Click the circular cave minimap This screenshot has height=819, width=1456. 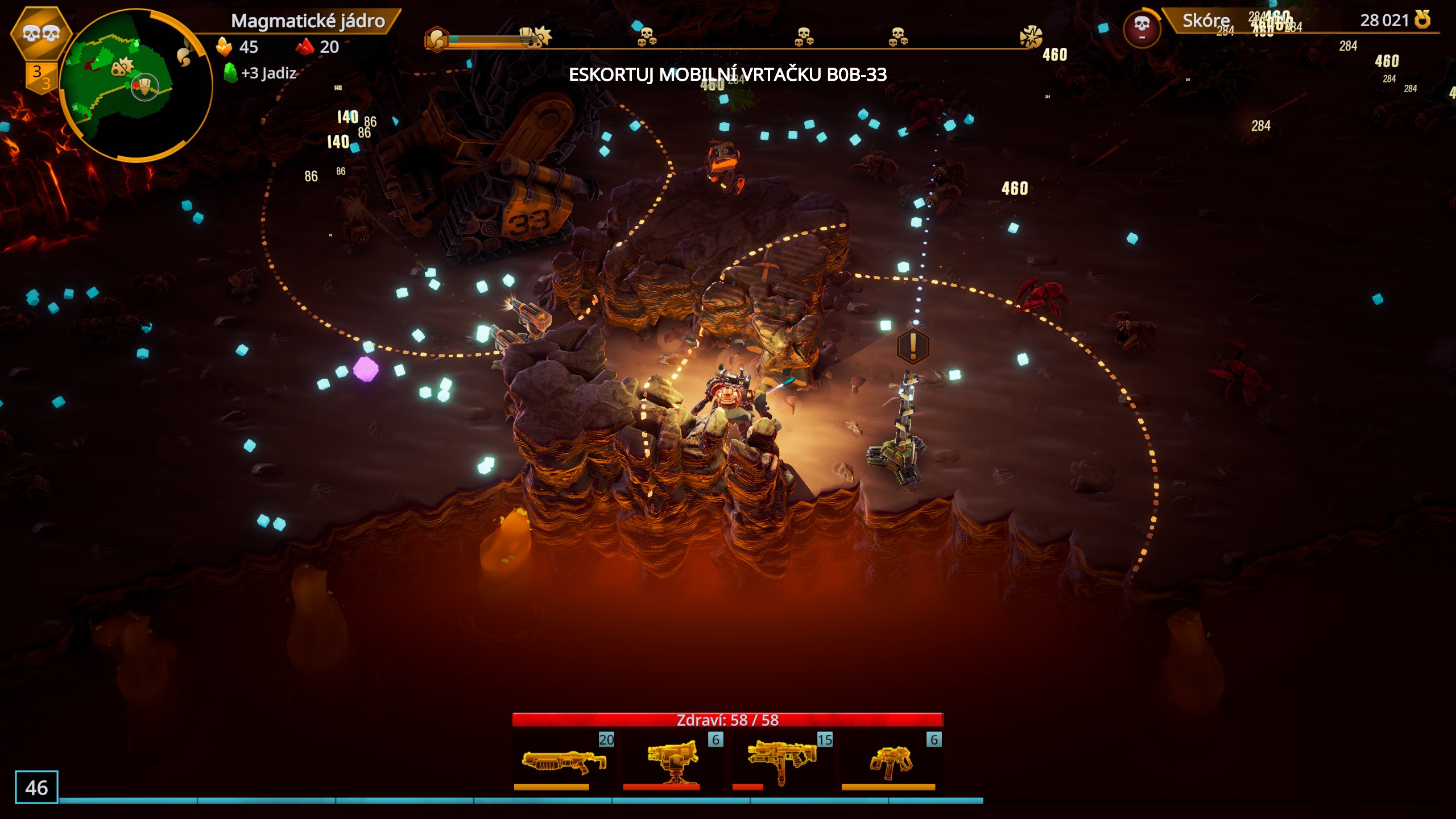point(135,85)
